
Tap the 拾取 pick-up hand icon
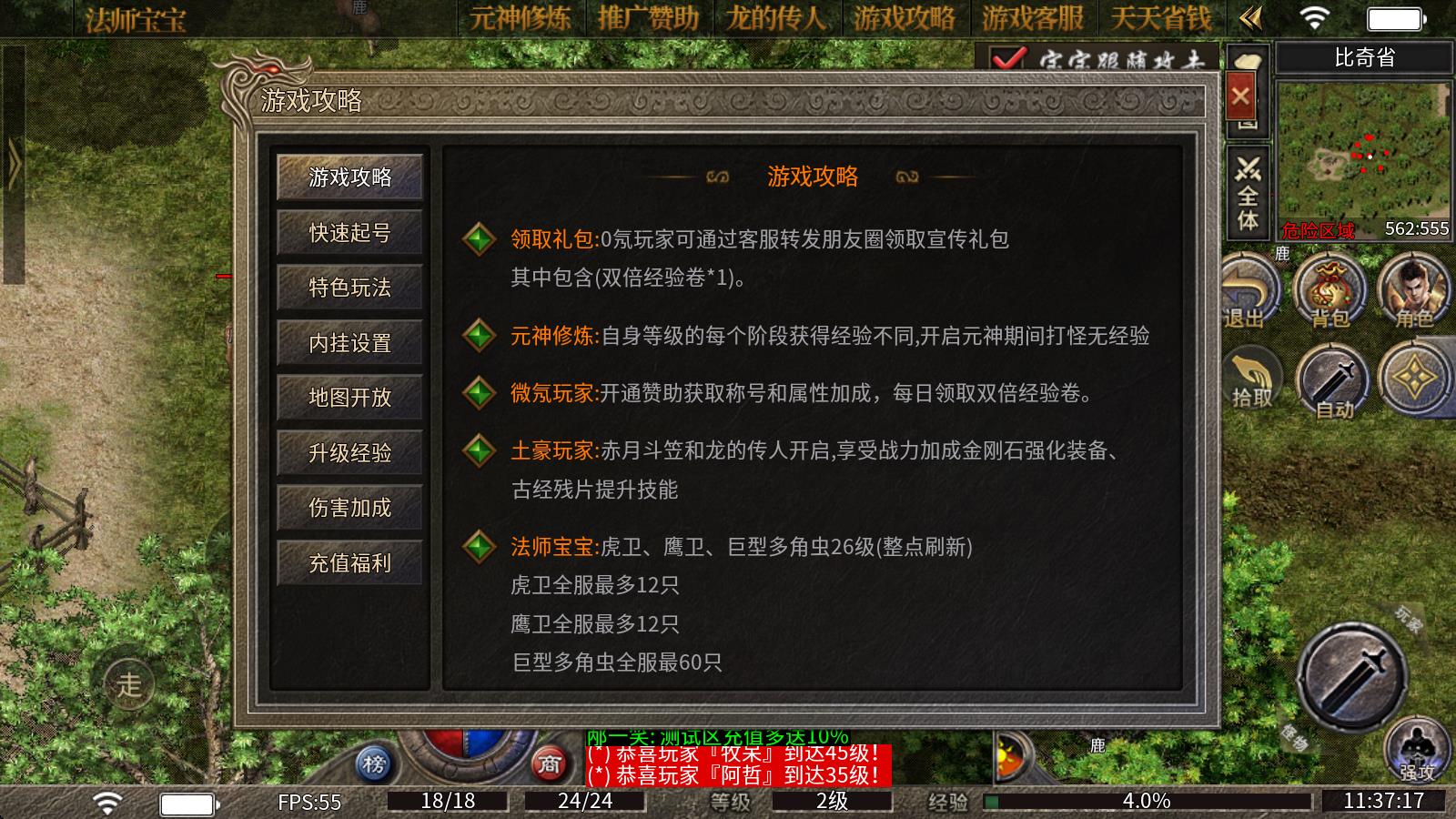pyautogui.click(x=1253, y=376)
